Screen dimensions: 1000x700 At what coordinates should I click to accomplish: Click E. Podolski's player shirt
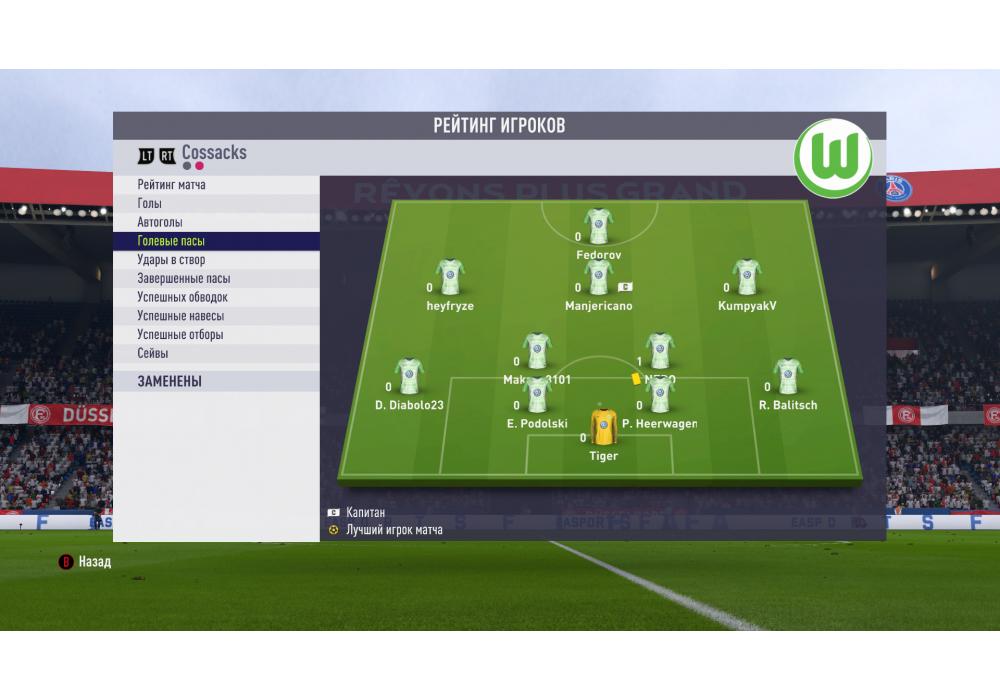pos(537,395)
